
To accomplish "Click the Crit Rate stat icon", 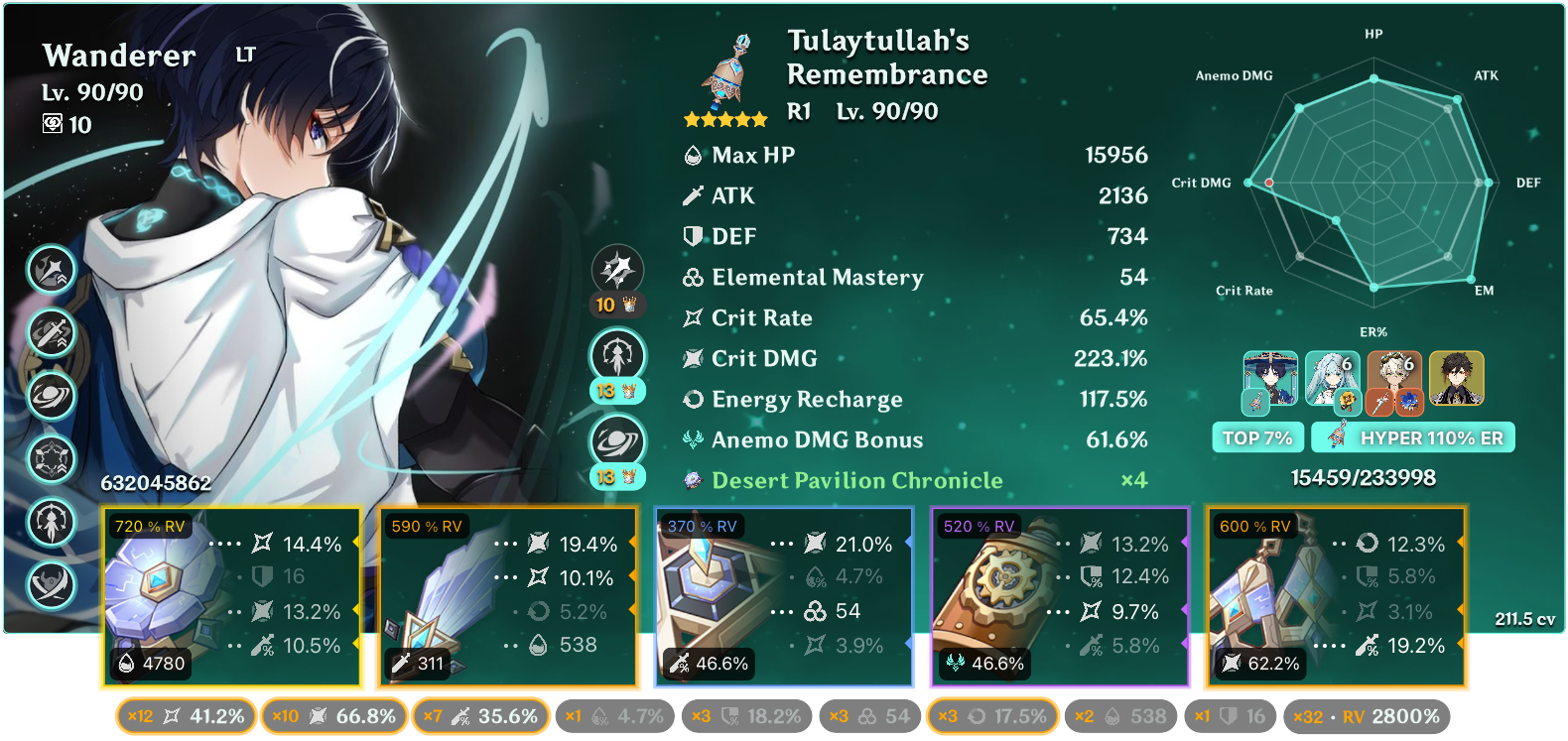I will coord(693,317).
